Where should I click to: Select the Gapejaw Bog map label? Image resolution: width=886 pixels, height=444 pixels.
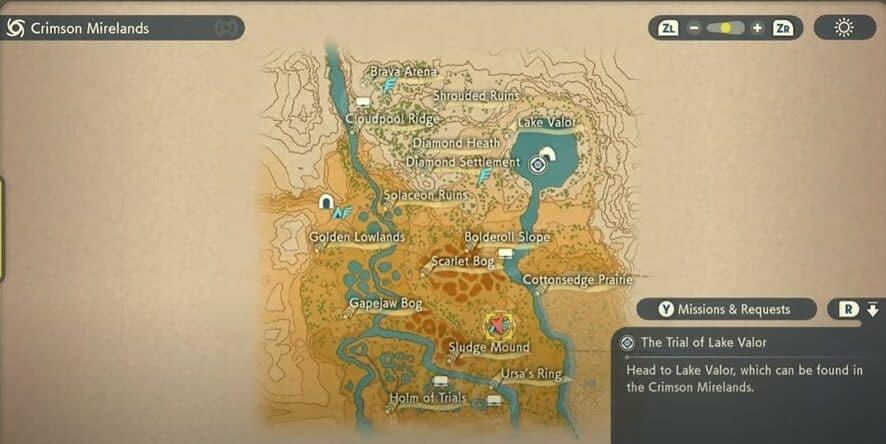pyautogui.click(x=385, y=303)
